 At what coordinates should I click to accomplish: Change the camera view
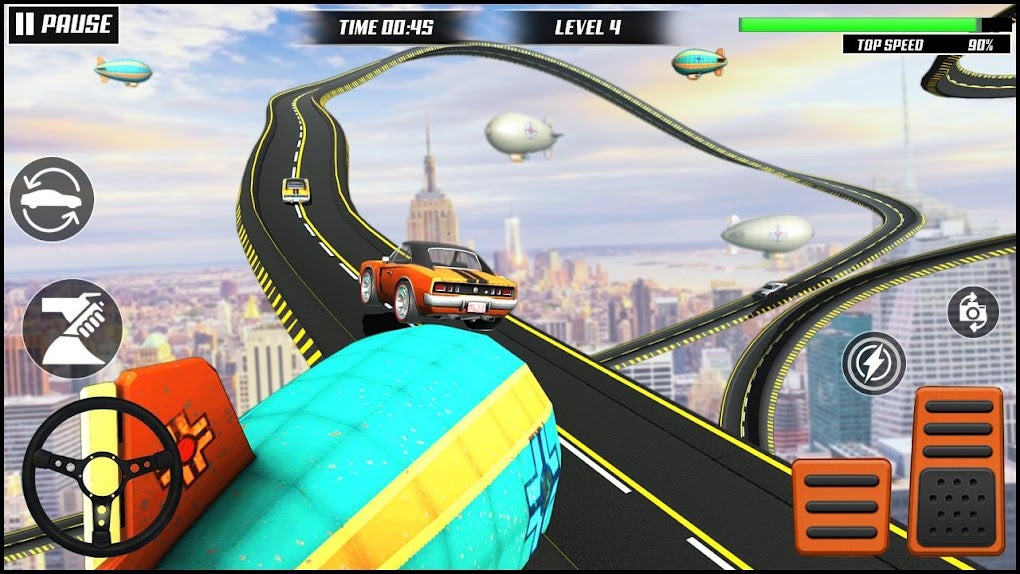973,312
